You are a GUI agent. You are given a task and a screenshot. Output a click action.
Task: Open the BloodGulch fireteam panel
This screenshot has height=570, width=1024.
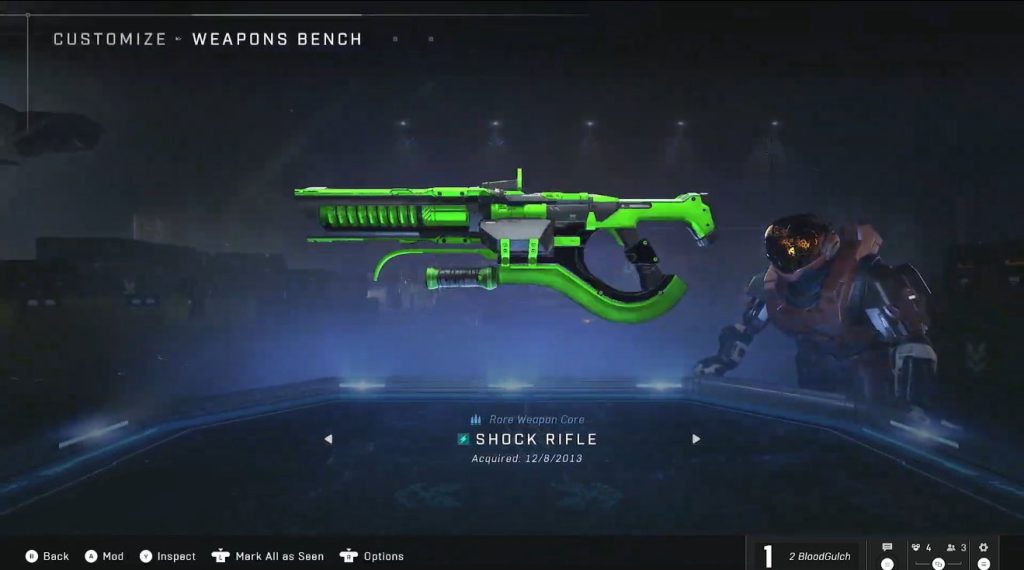pyautogui.click(x=808, y=555)
